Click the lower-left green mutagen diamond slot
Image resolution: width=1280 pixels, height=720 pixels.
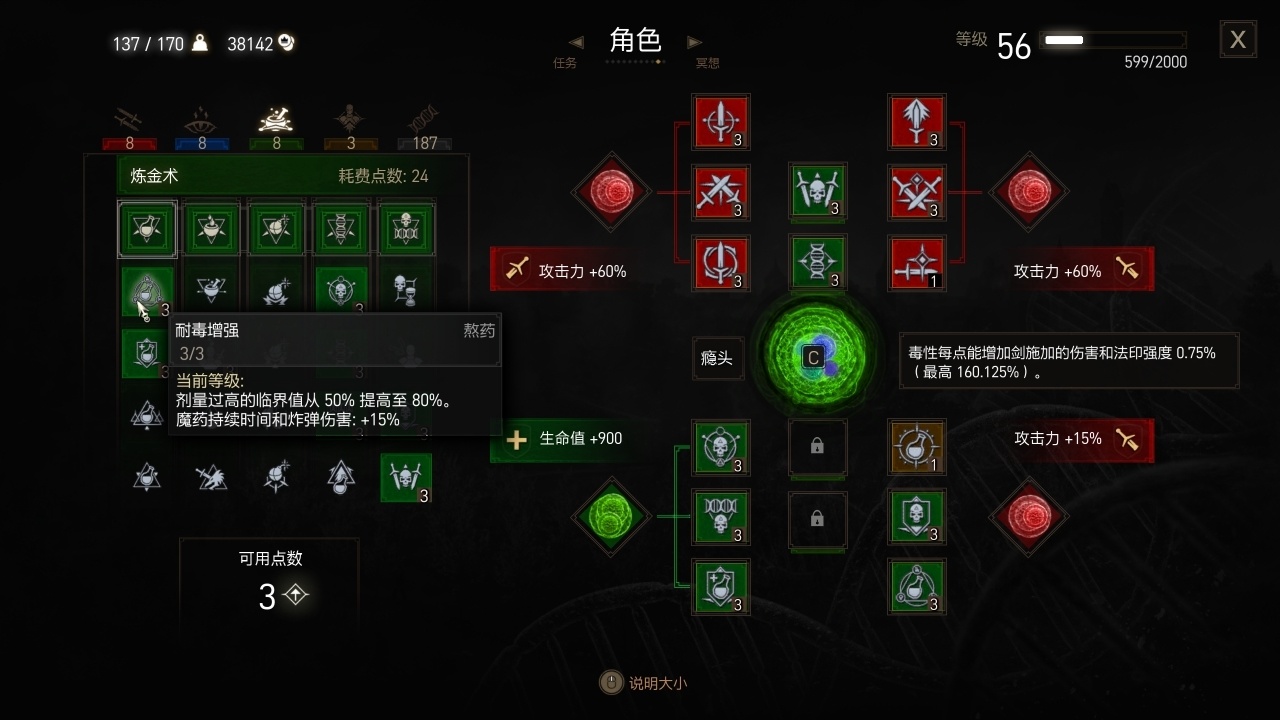[x=611, y=517]
